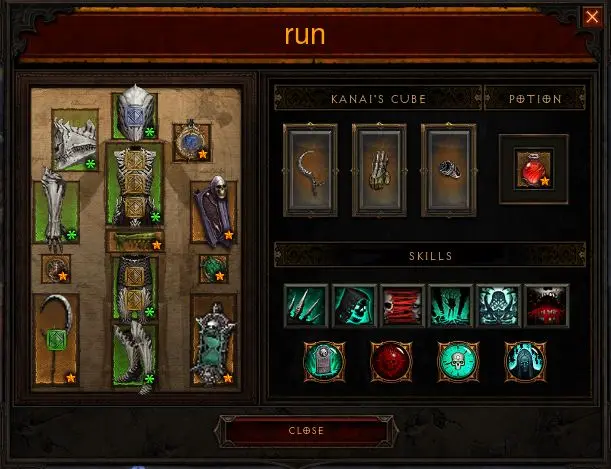Select the bone gloves in Kanai's Cube
This screenshot has height=469, width=611.
pos(379,169)
